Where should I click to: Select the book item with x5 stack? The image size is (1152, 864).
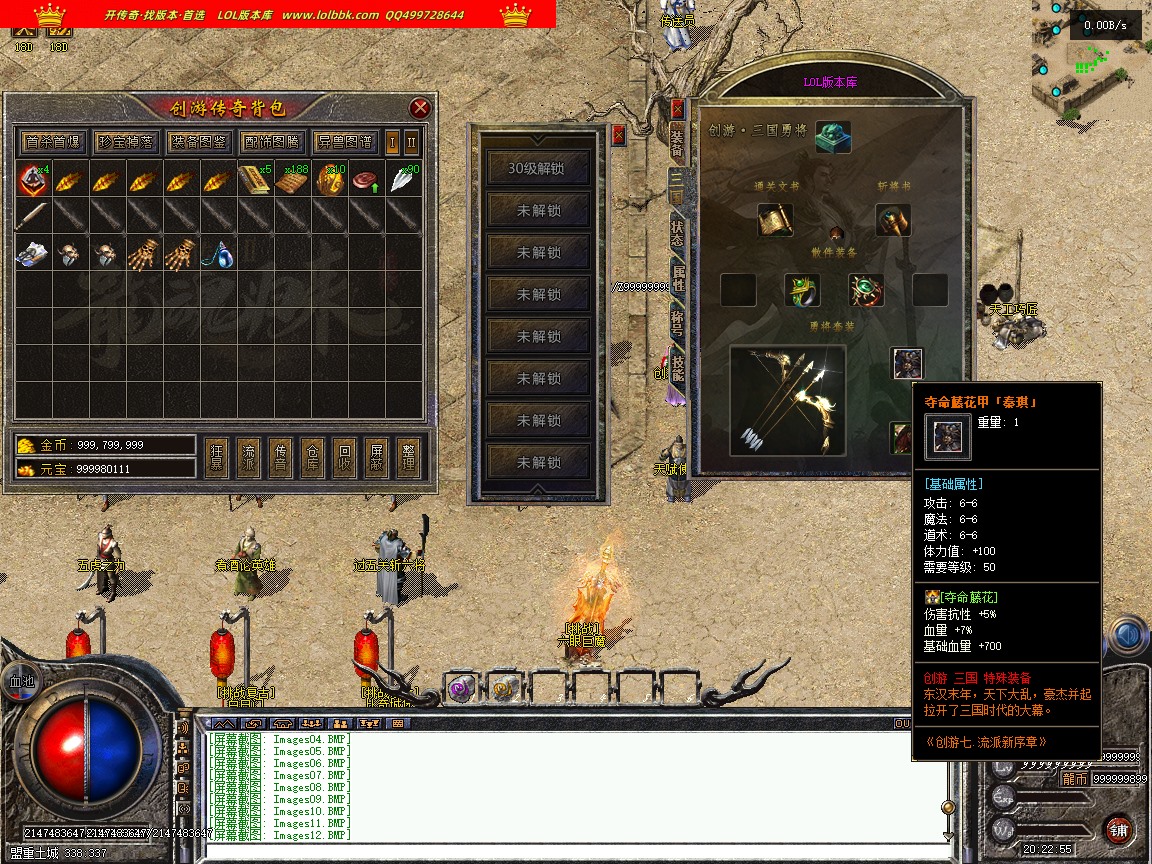pyautogui.click(x=255, y=181)
